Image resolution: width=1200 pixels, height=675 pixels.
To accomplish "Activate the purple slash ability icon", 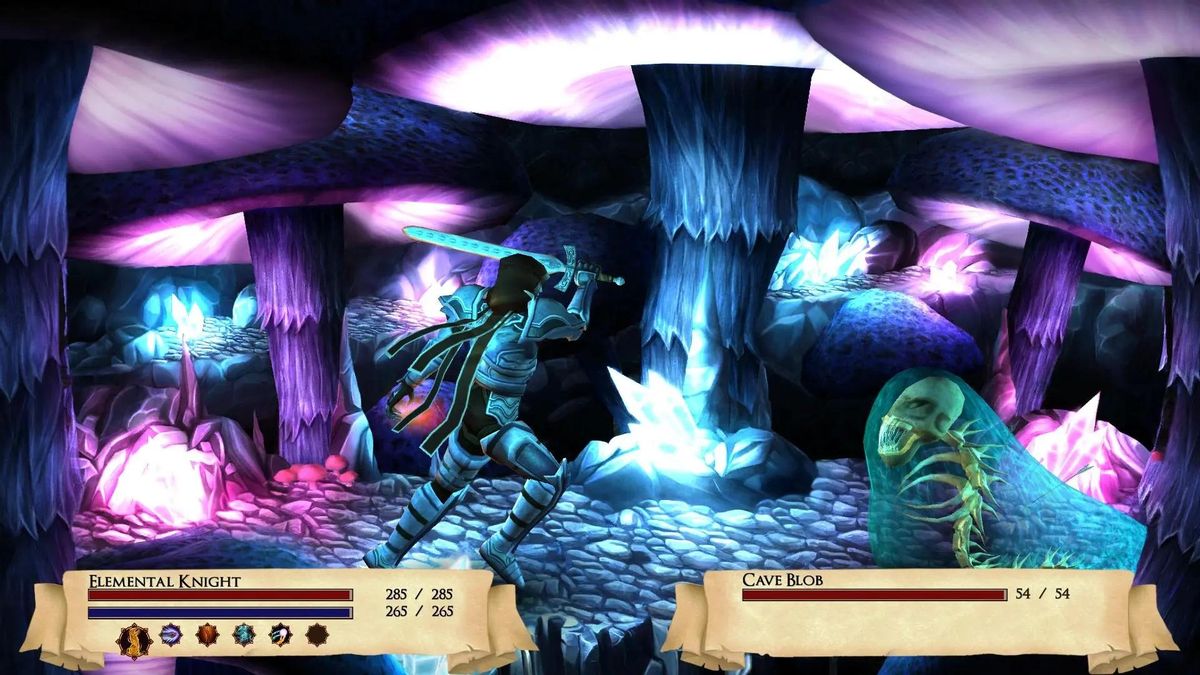I will point(171,634).
